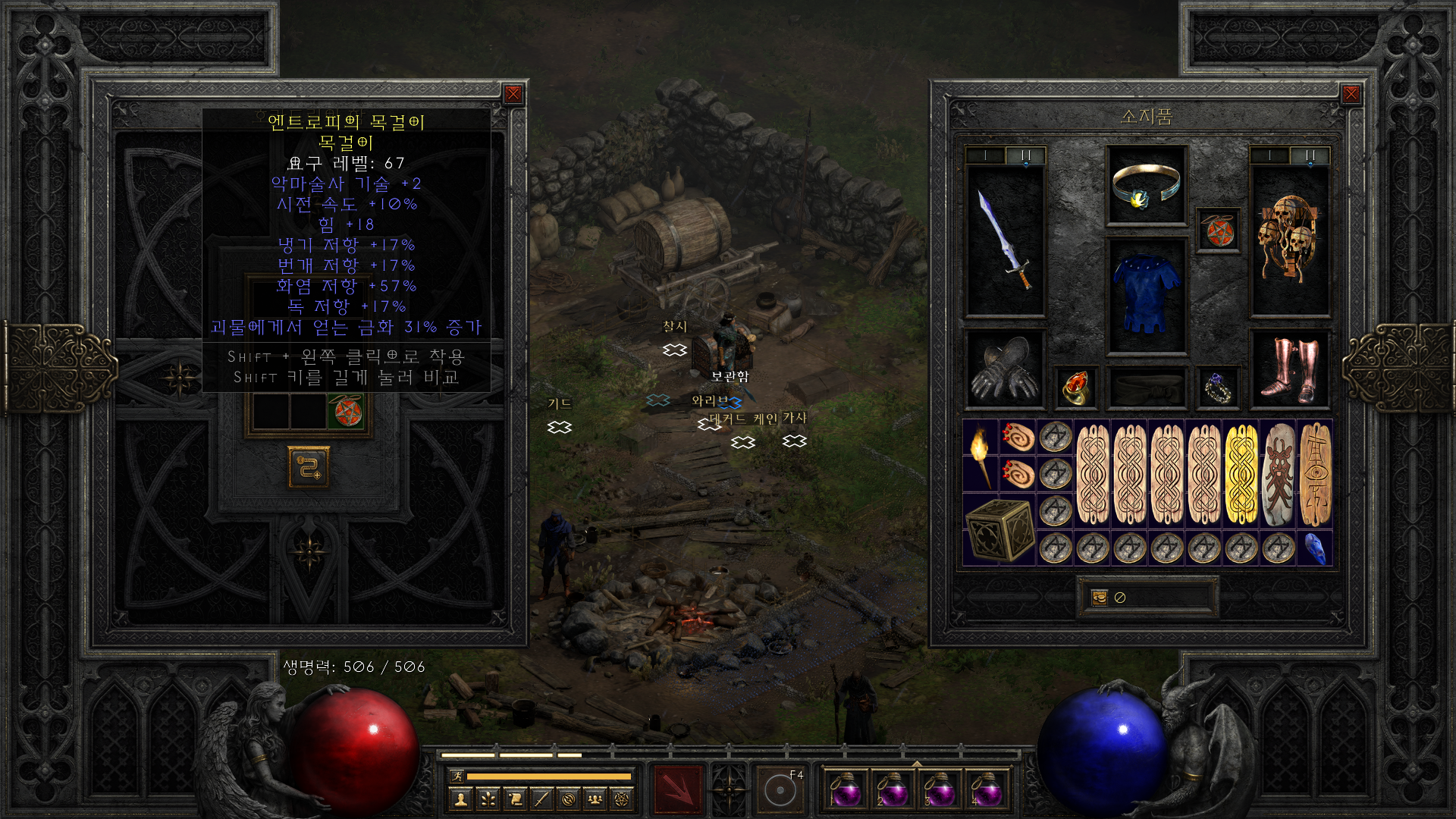This screenshot has height=819, width=1456.
Task: Select the equipped blue sword
Action: coord(1005,240)
